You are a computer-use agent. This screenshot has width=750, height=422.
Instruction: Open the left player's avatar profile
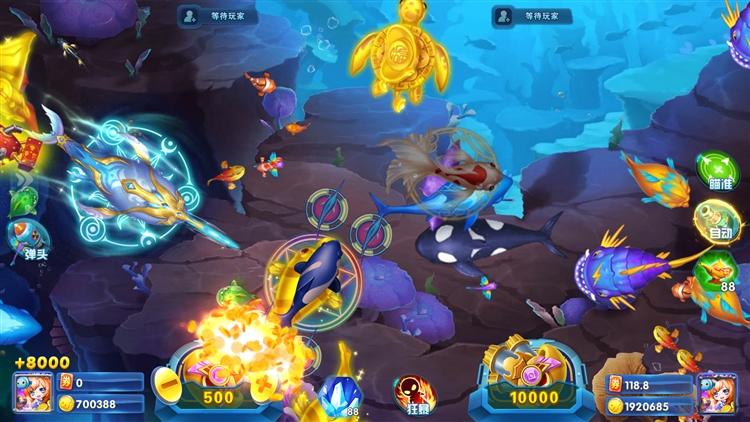[30, 392]
